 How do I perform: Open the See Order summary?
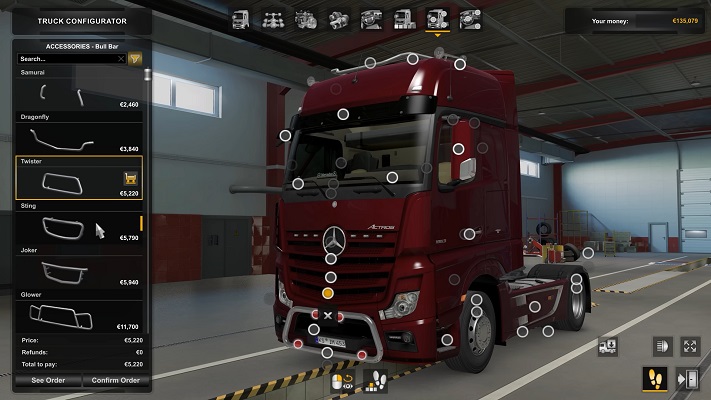(47, 380)
